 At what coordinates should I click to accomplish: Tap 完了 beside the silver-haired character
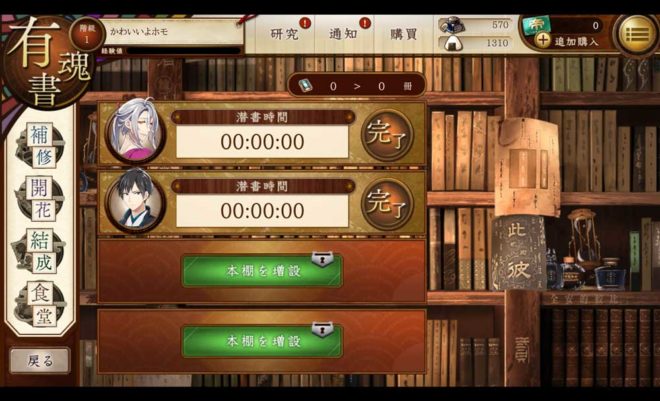(387, 134)
